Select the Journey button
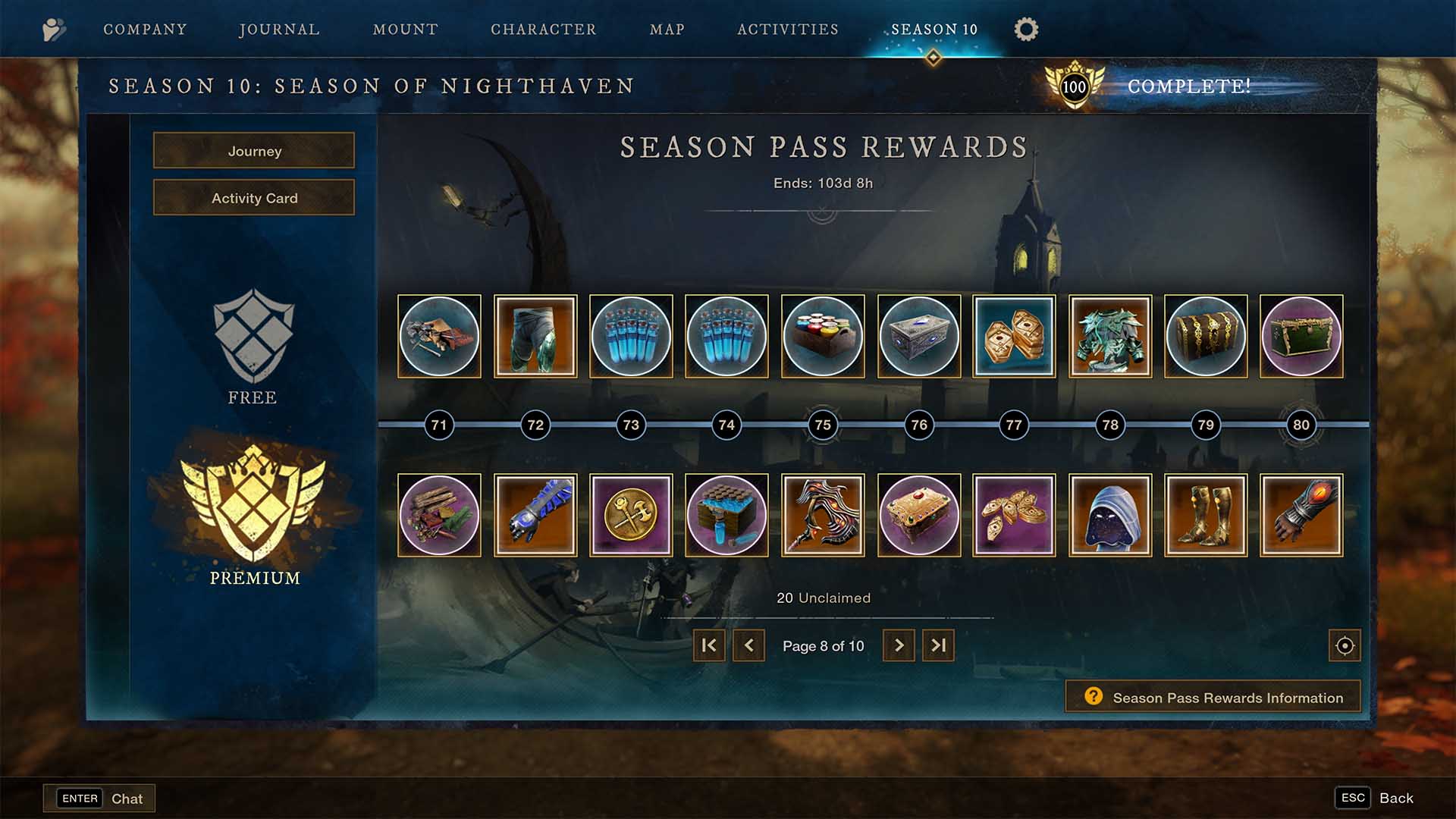Viewport: 1456px width, 819px height. click(254, 151)
